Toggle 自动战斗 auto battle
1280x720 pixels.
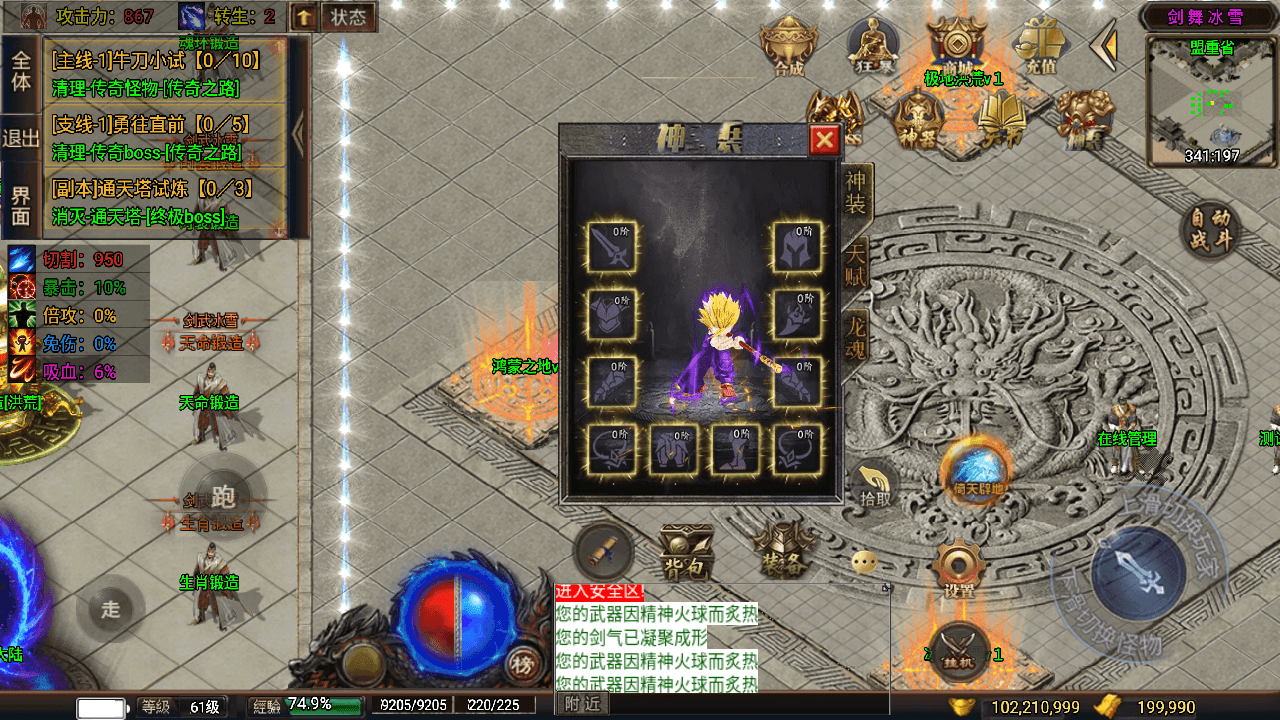1211,231
